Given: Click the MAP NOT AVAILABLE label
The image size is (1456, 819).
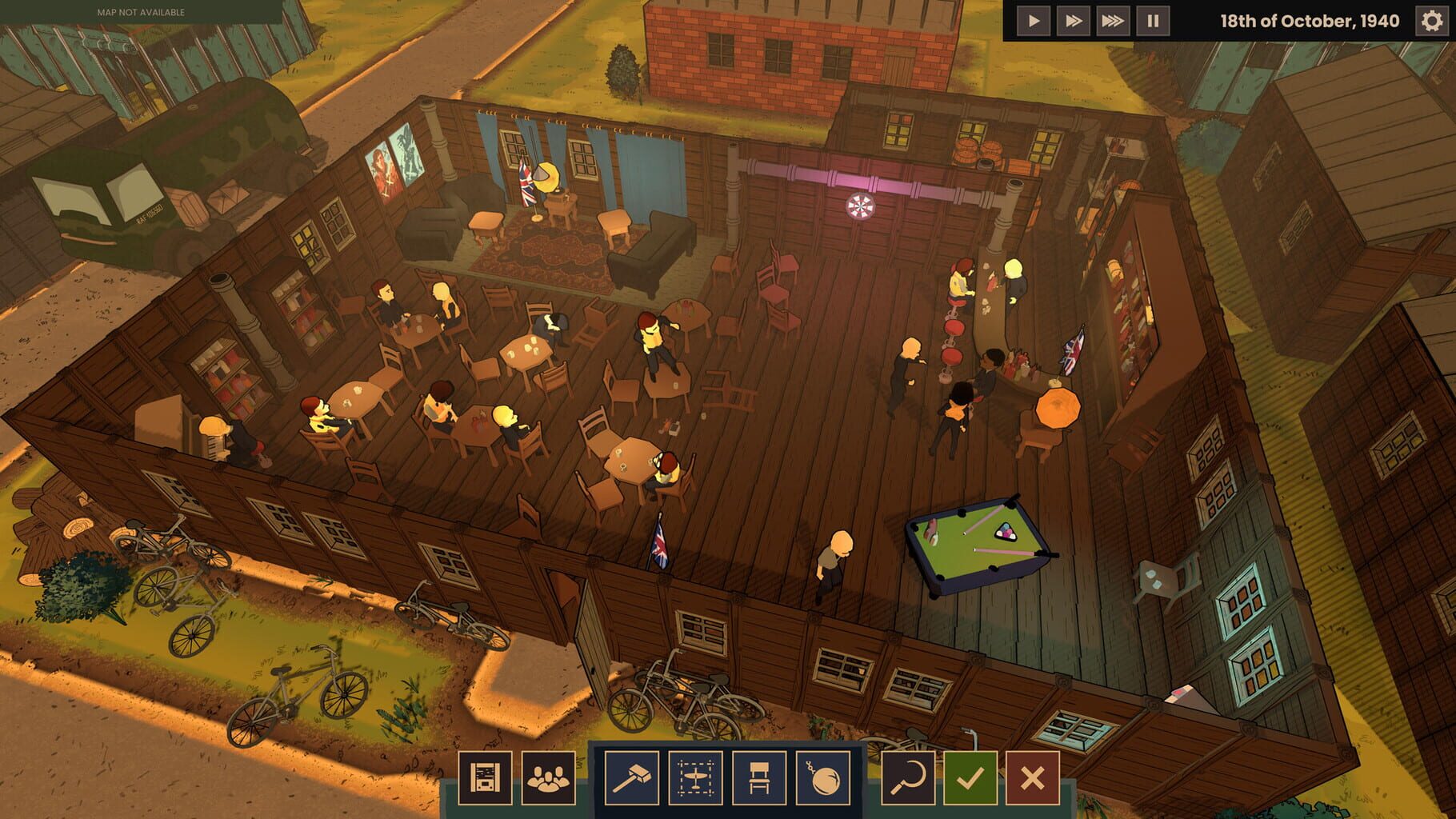Looking at the screenshot, I should (142, 12).
